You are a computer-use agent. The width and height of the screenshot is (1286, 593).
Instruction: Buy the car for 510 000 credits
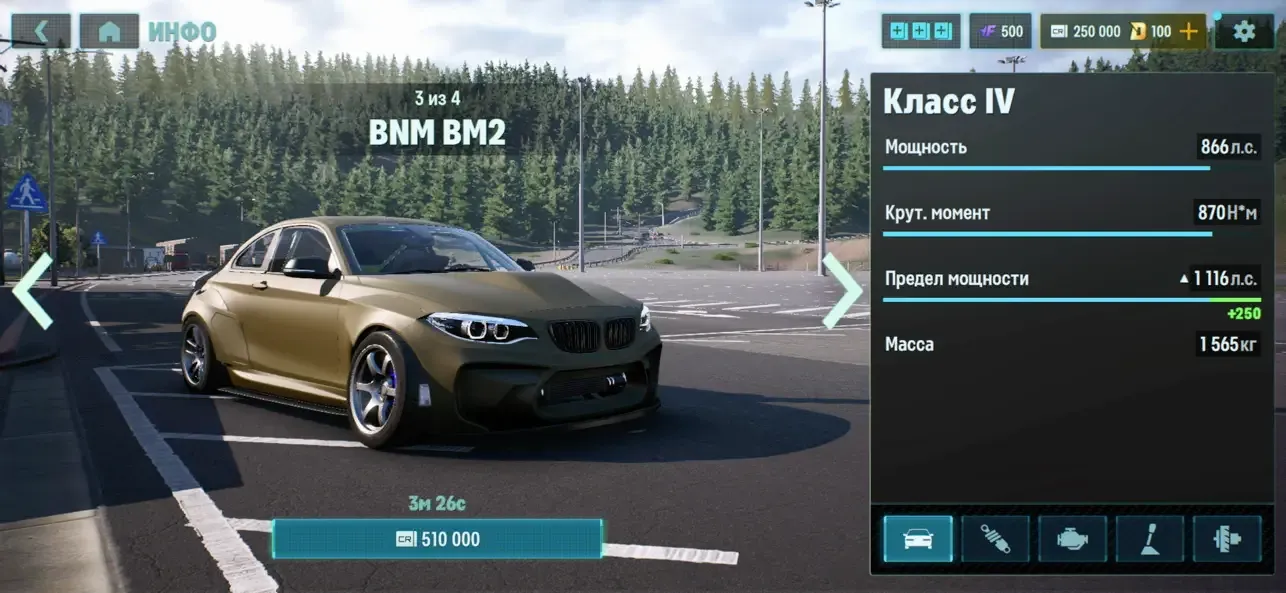tap(437, 539)
